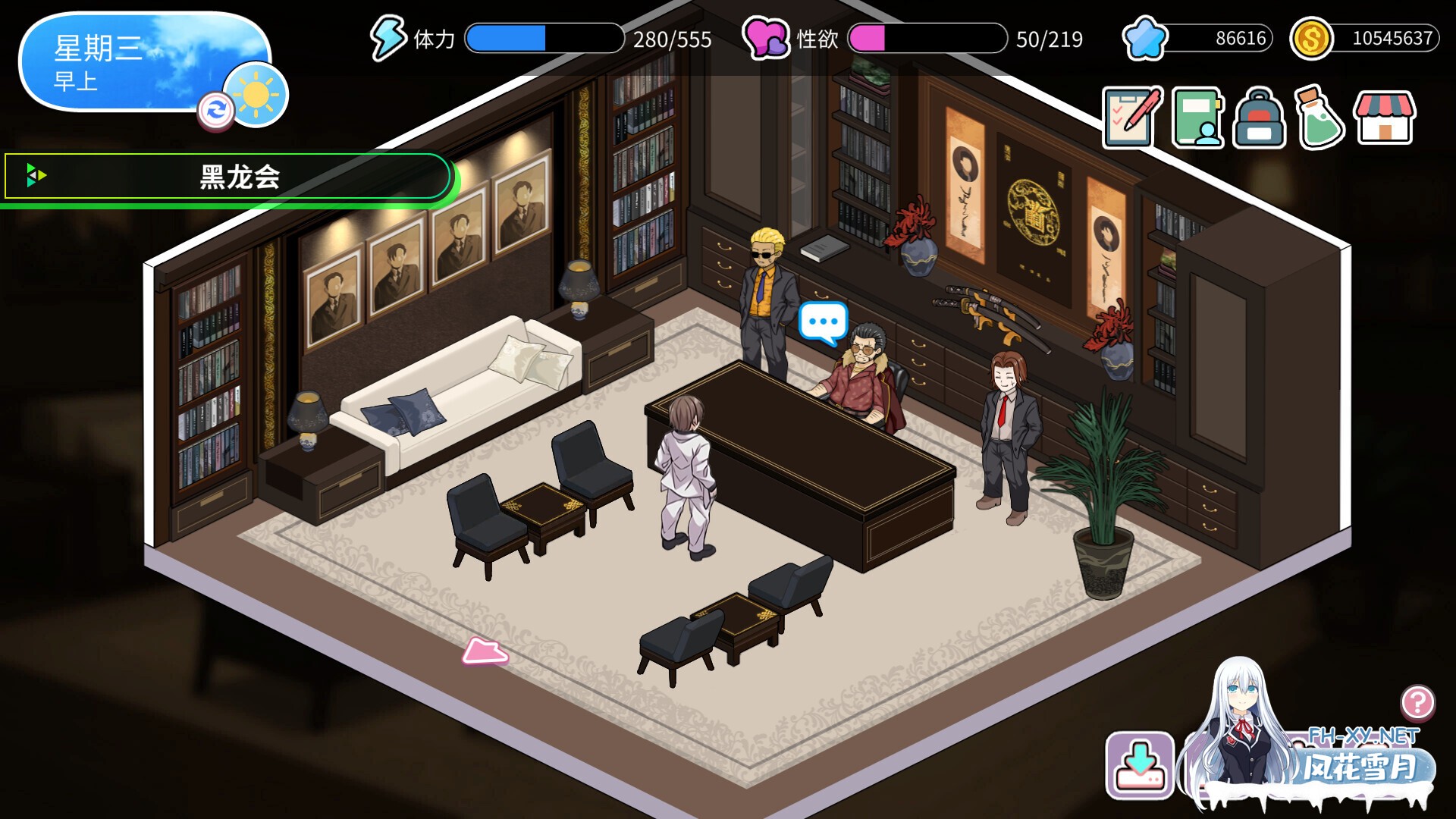Image resolution: width=1456 pixels, height=819 pixels.
Task: Toggle the time cycle refresh icon
Action: pyautogui.click(x=217, y=111)
